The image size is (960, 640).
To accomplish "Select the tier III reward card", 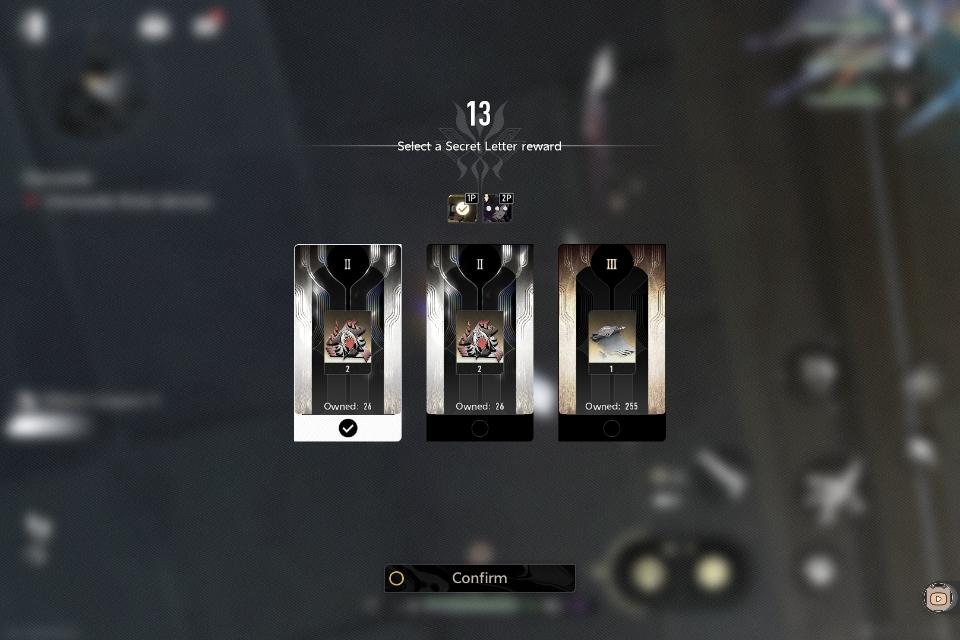I will click(x=612, y=342).
